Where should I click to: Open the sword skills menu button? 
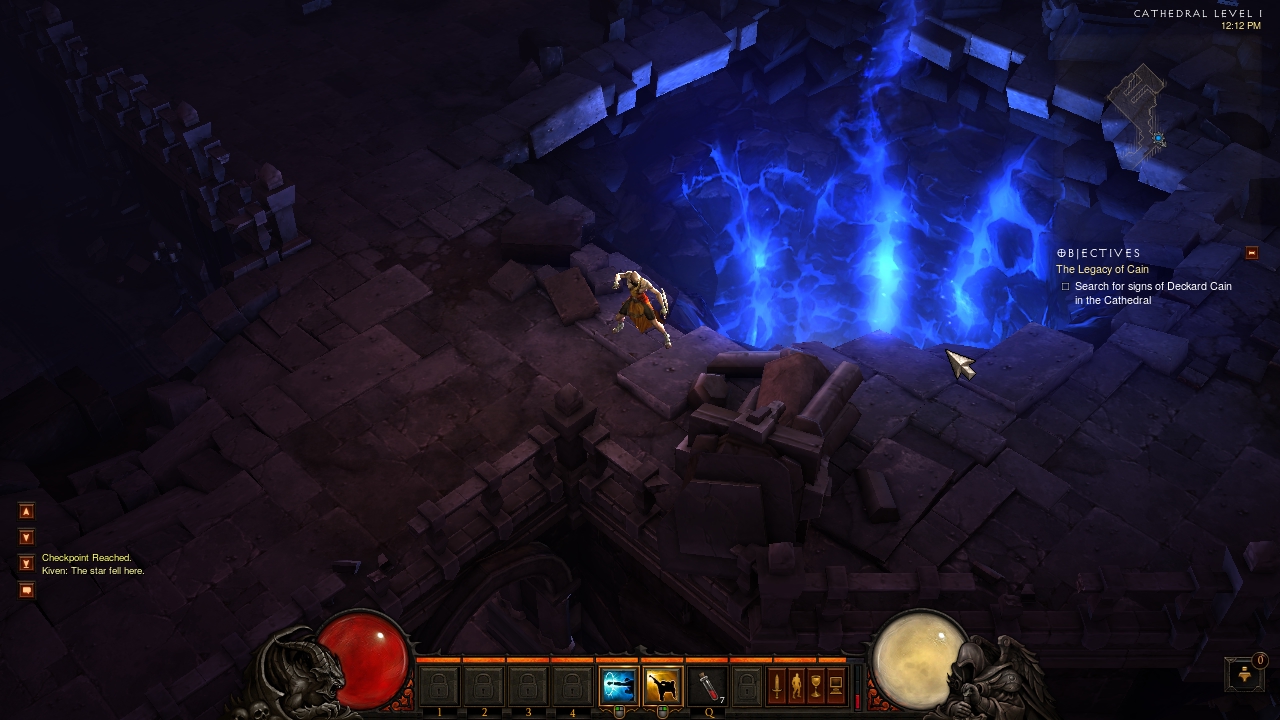tap(776, 686)
